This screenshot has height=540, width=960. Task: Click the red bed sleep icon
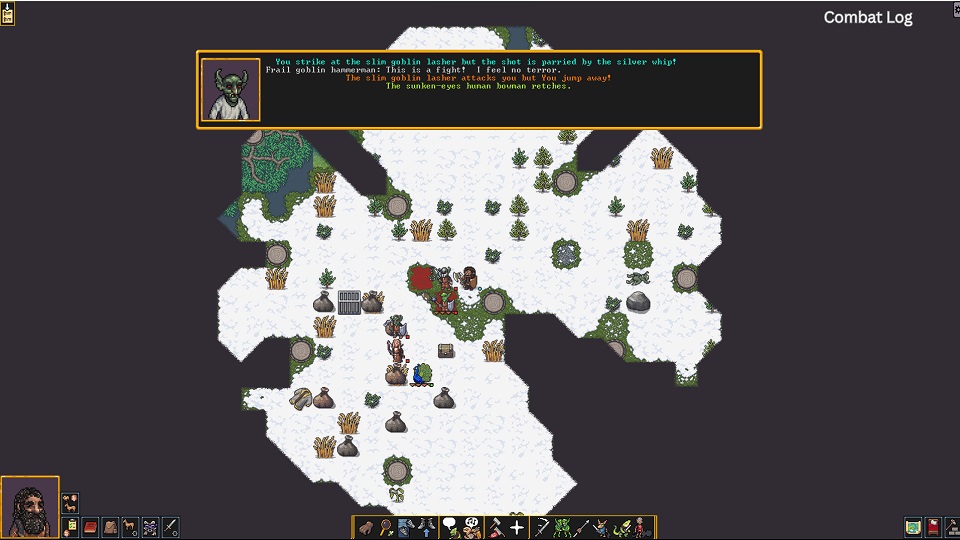click(x=932, y=527)
